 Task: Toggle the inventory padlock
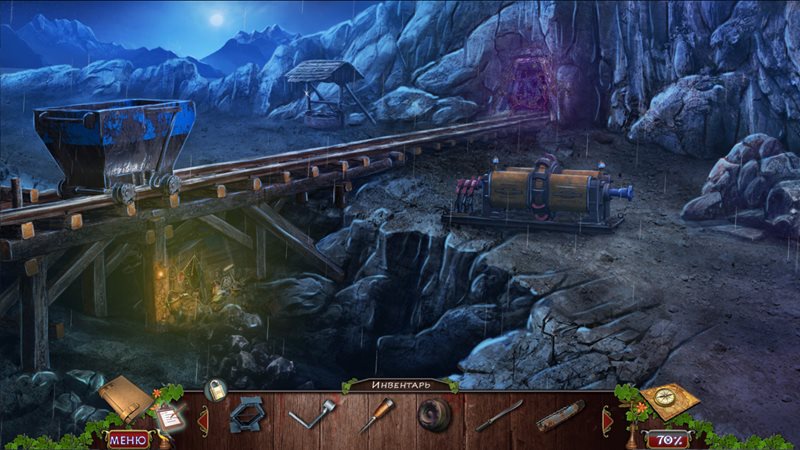(214, 390)
